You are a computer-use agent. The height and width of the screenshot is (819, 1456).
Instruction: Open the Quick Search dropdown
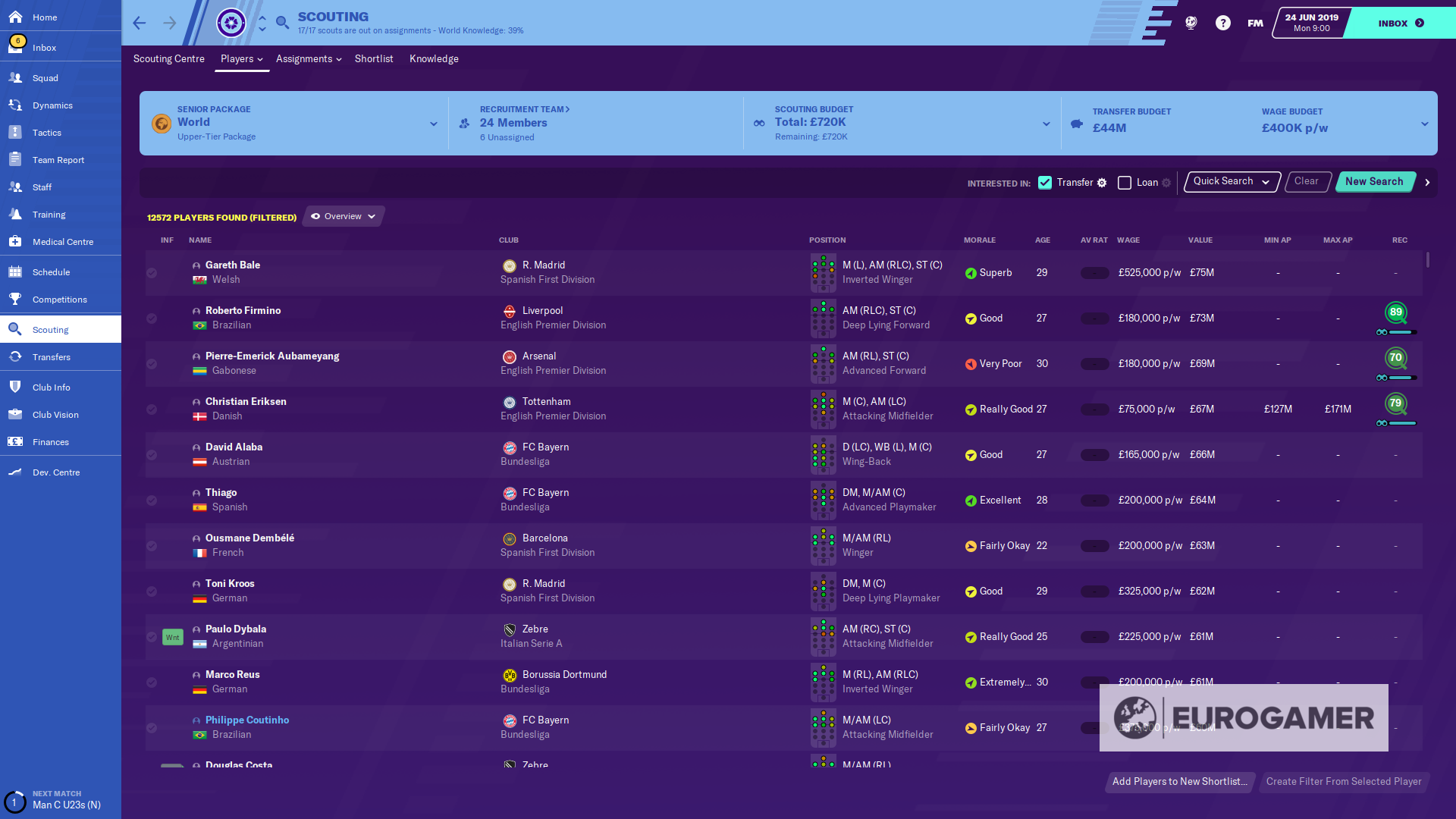point(1230,181)
